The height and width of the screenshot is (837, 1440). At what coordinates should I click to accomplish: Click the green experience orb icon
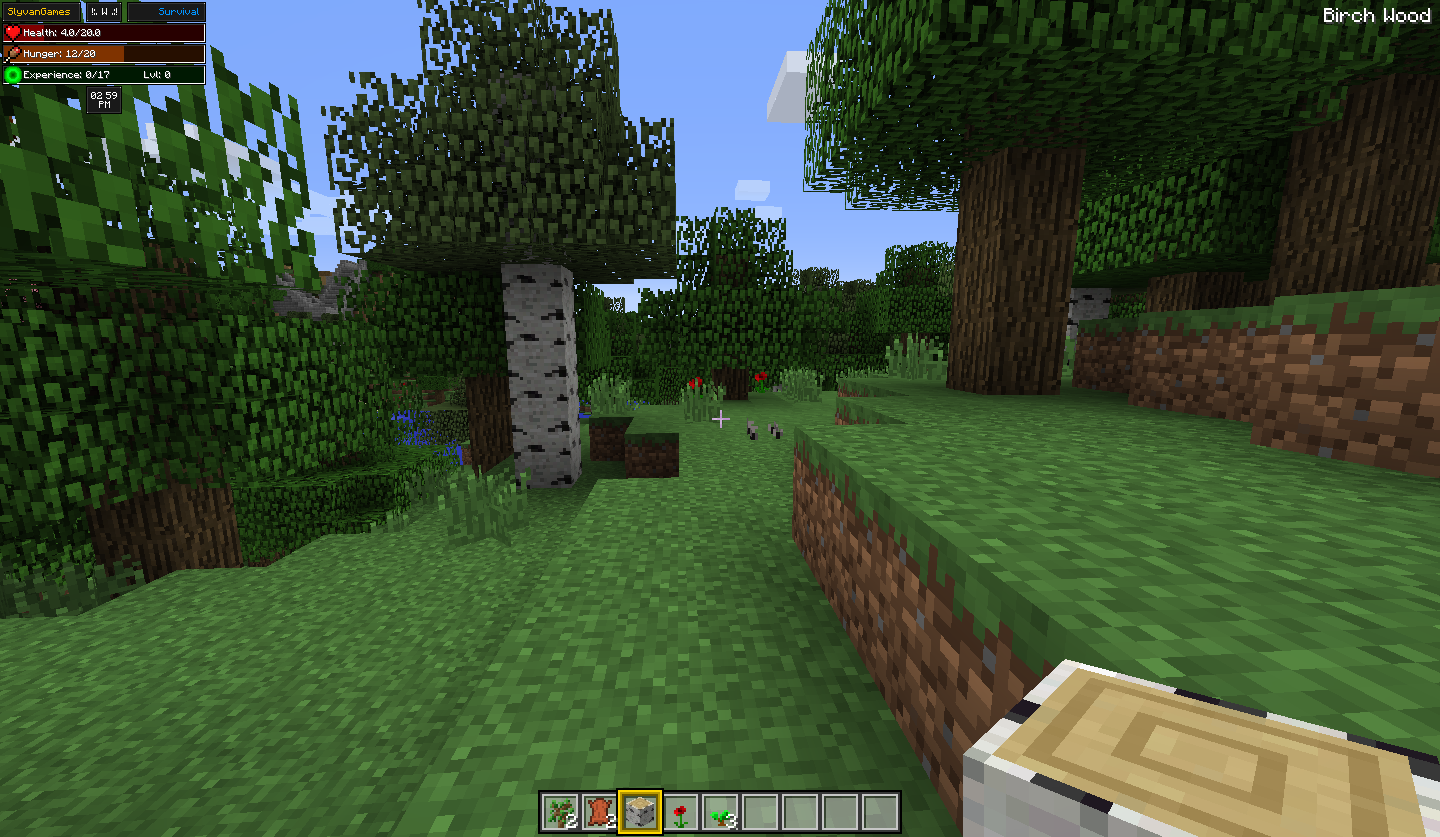coord(13,72)
